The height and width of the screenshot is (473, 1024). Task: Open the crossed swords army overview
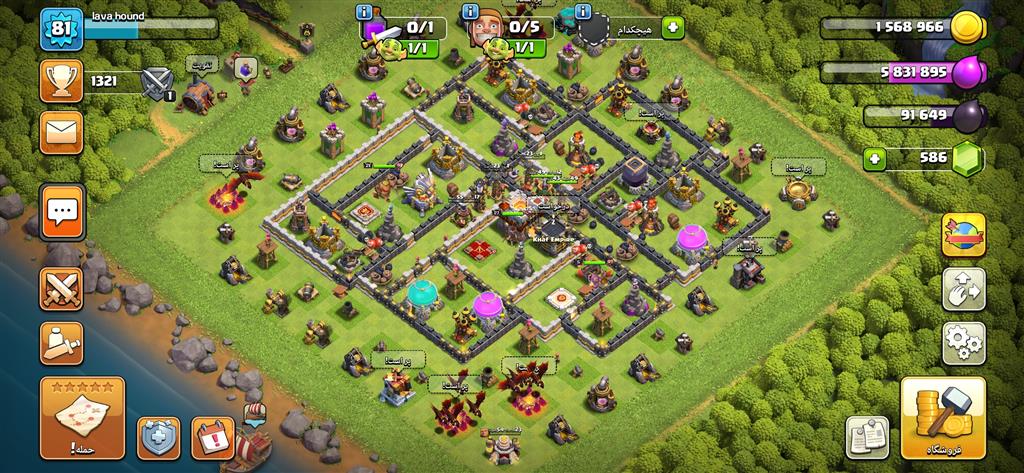pos(61,290)
